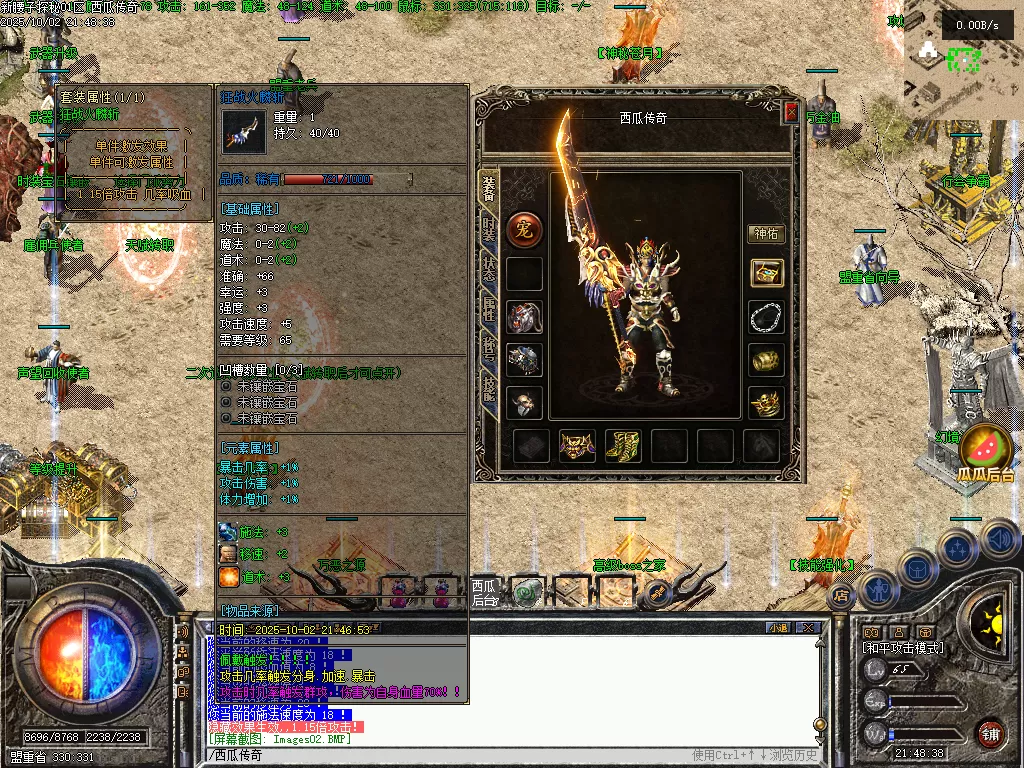
Task: Open character sheet with warrior figure button
Action: pos(877,590)
